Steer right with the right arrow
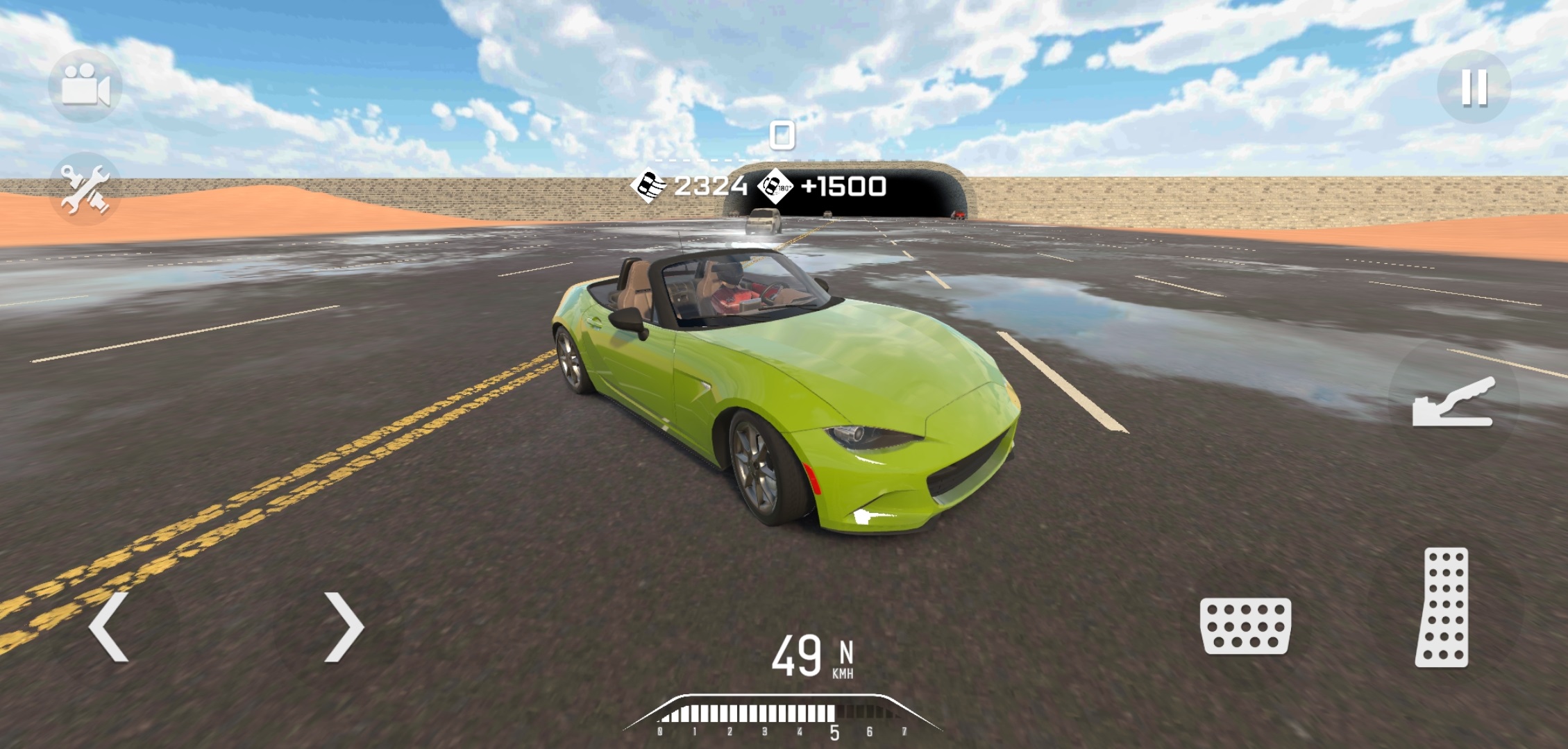Viewport: 1568px width, 749px height. (x=344, y=626)
